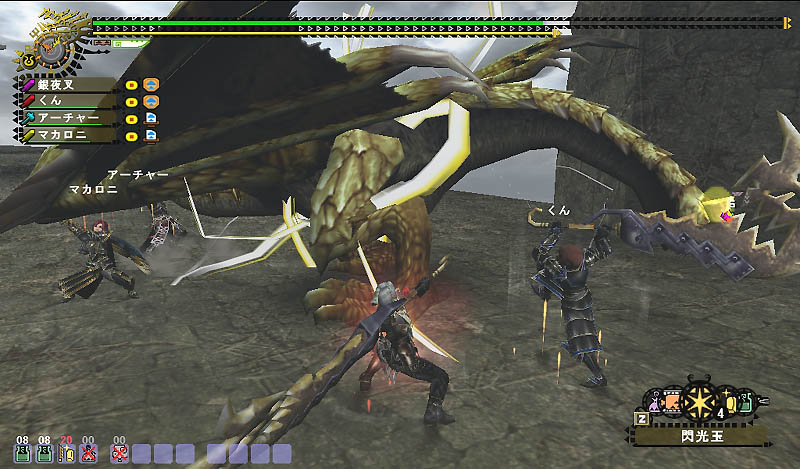This screenshot has width=800, height=469.
Task: Click the white-blue status icon beside マカロニ
Action: coord(151,133)
